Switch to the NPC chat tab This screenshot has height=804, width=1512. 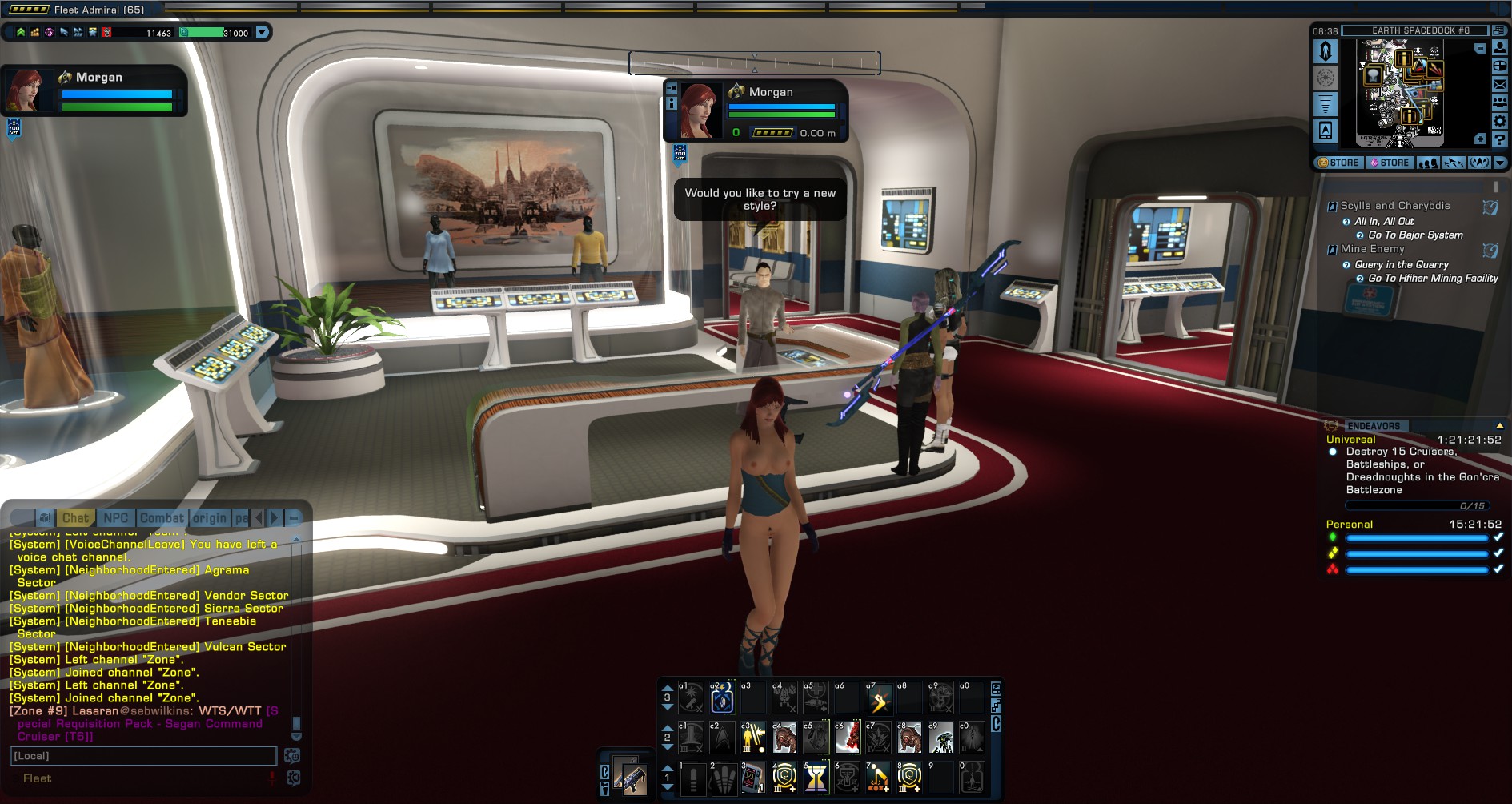point(116,518)
